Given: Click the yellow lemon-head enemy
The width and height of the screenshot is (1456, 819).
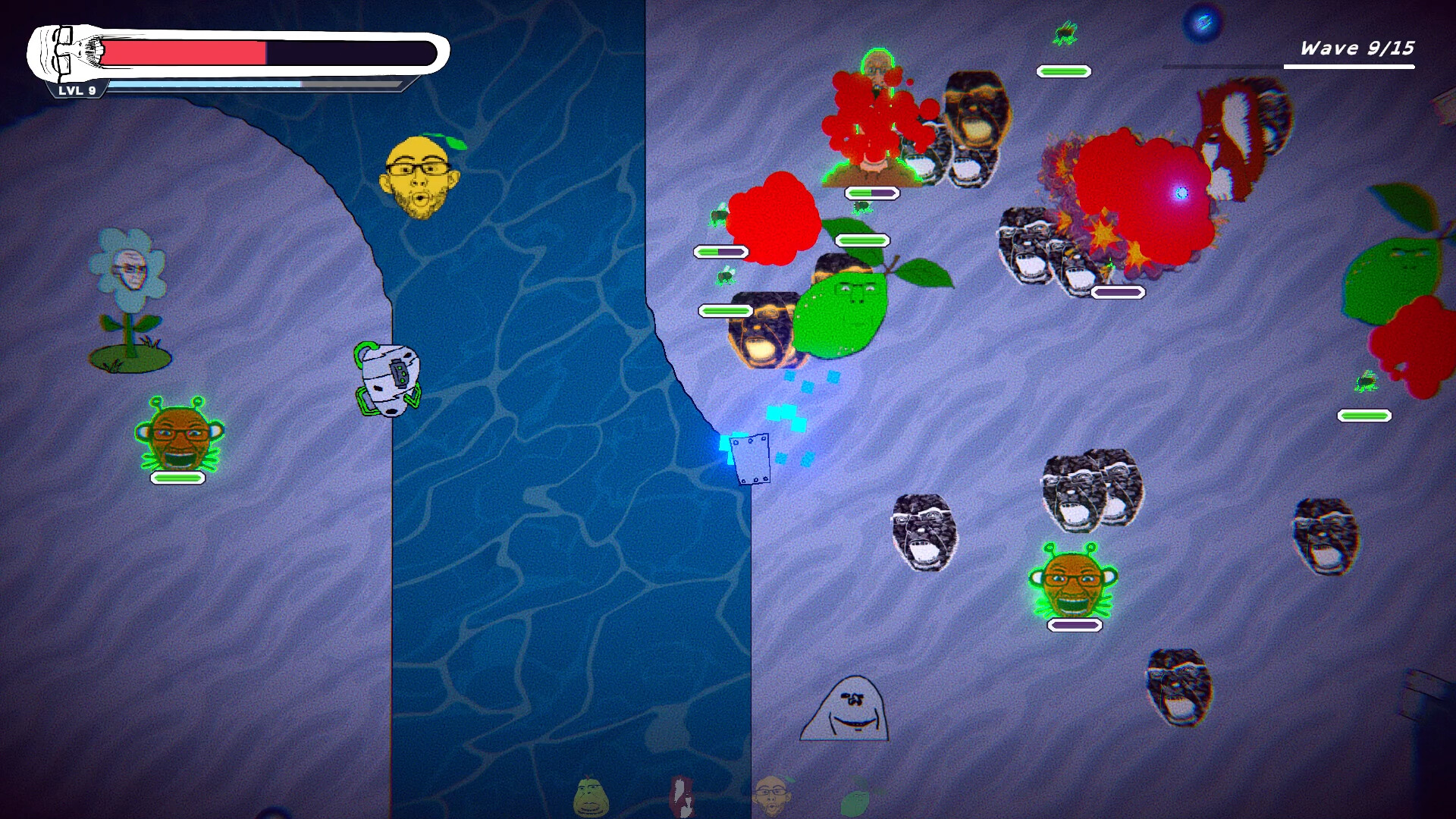Looking at the screenshot, I should coord(416,174).
